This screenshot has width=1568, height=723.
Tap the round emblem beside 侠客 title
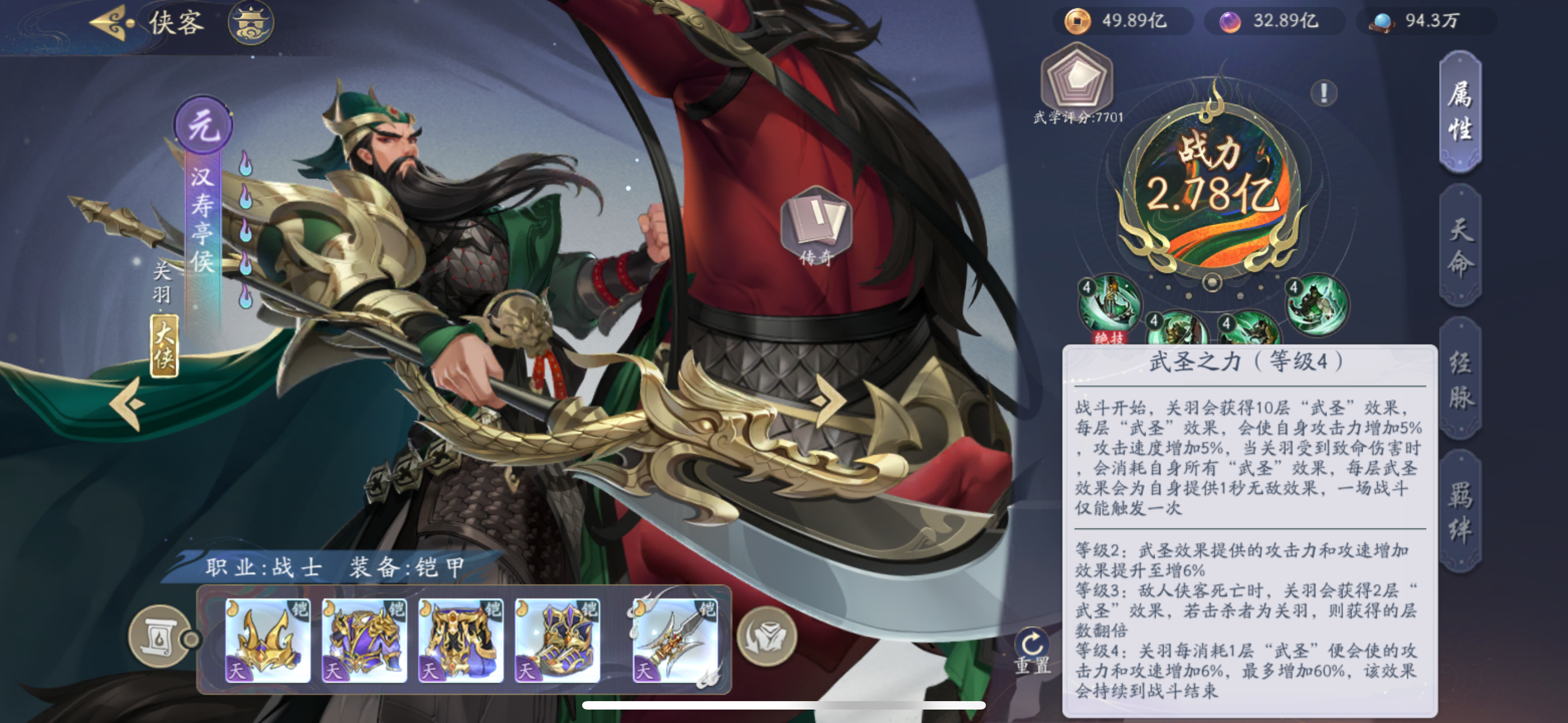(x=251, y=22)
